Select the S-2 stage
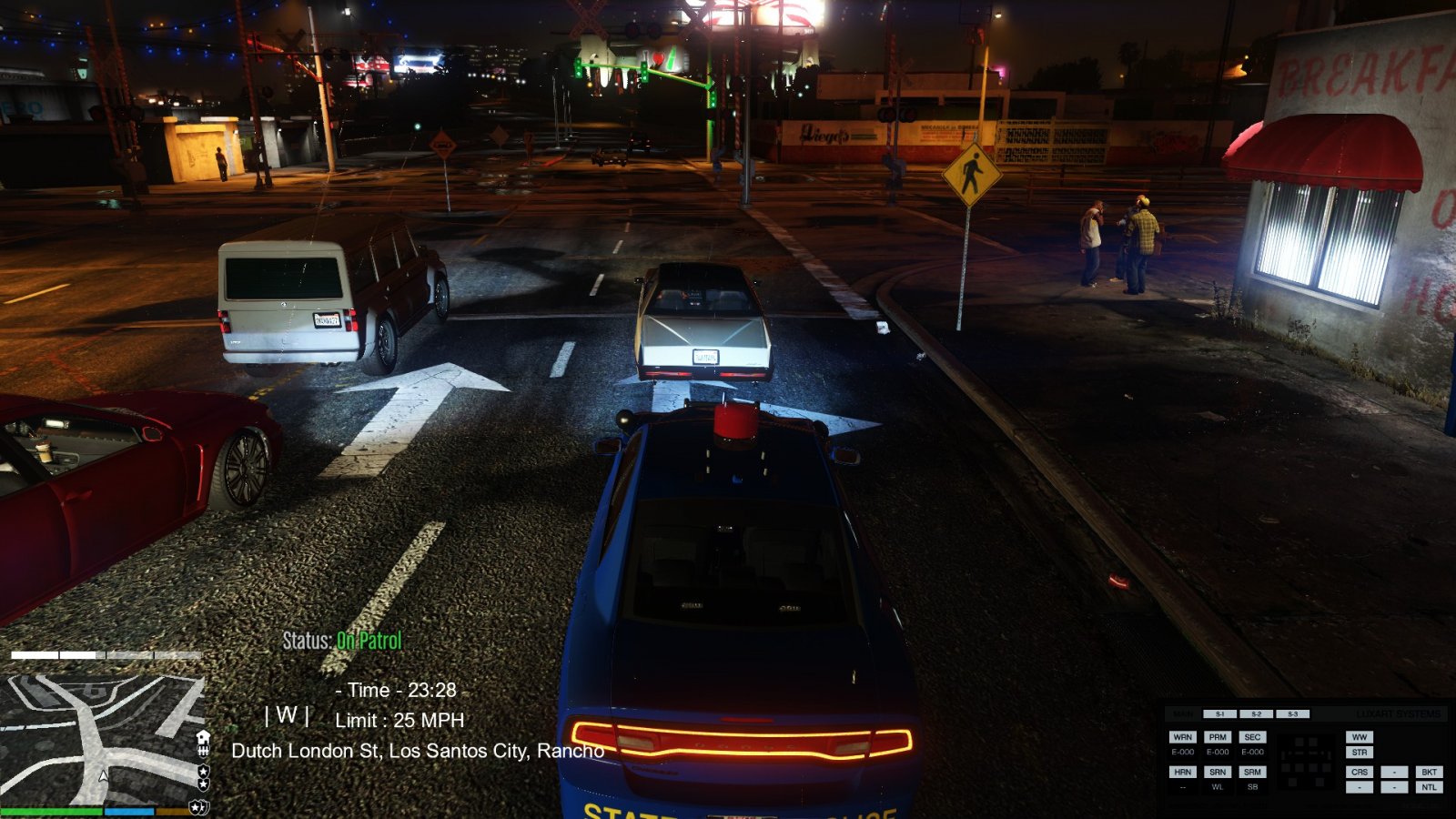The height and width of the screenshot is (819, 1456). point(1256,714)
